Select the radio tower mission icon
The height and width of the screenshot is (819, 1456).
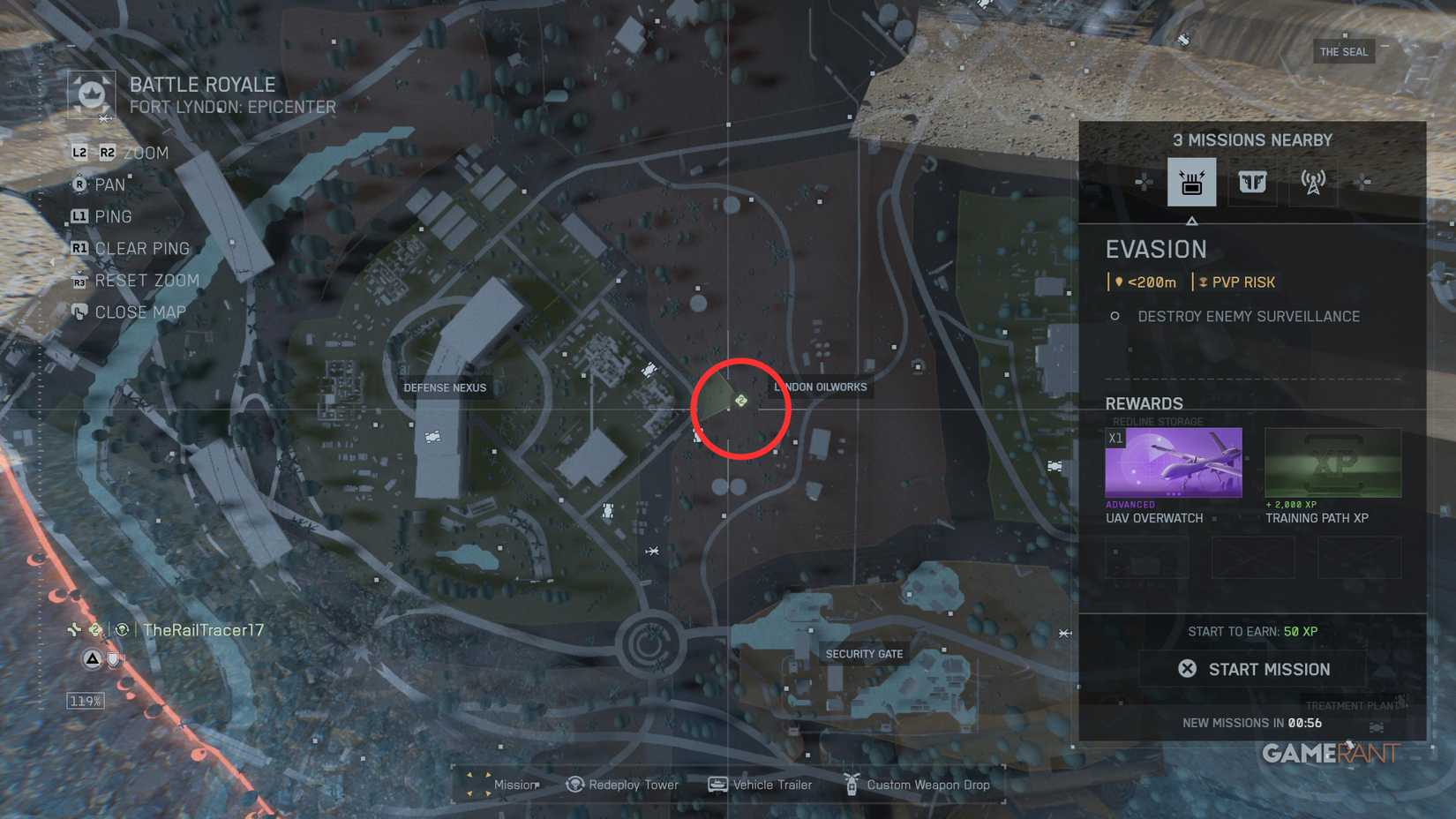point(1312,183)
